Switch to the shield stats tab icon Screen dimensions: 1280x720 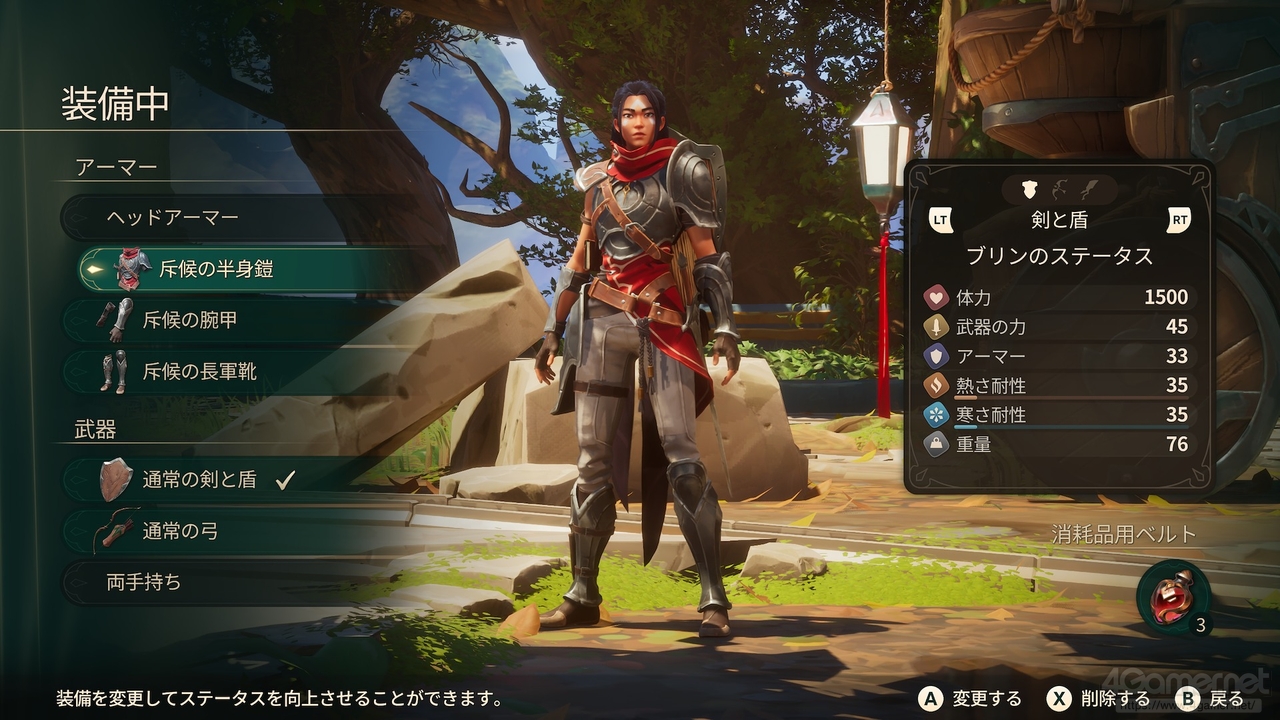coord(1028,189)
